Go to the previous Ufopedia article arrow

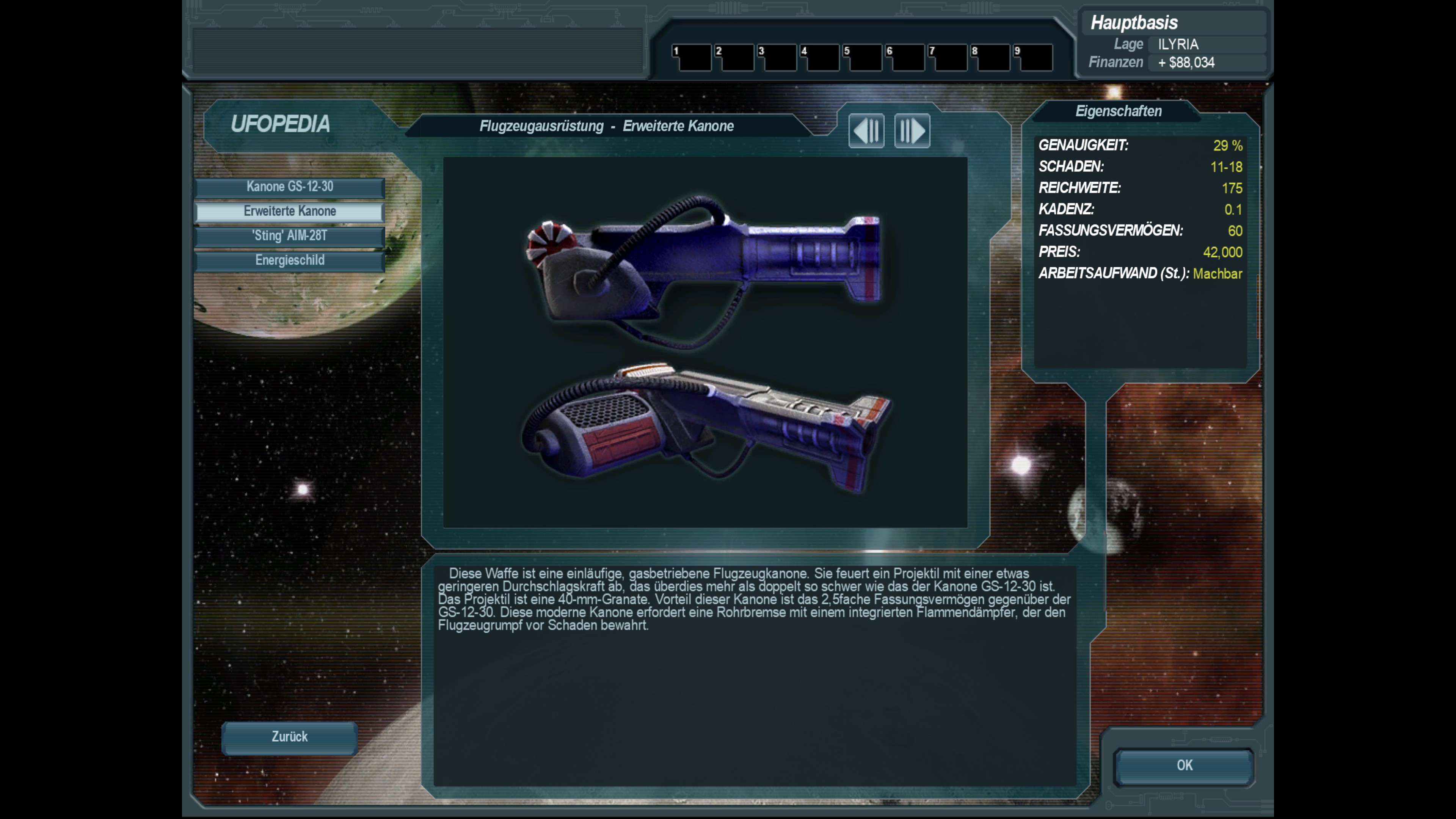pyautogui.click(x=866, y=131)
